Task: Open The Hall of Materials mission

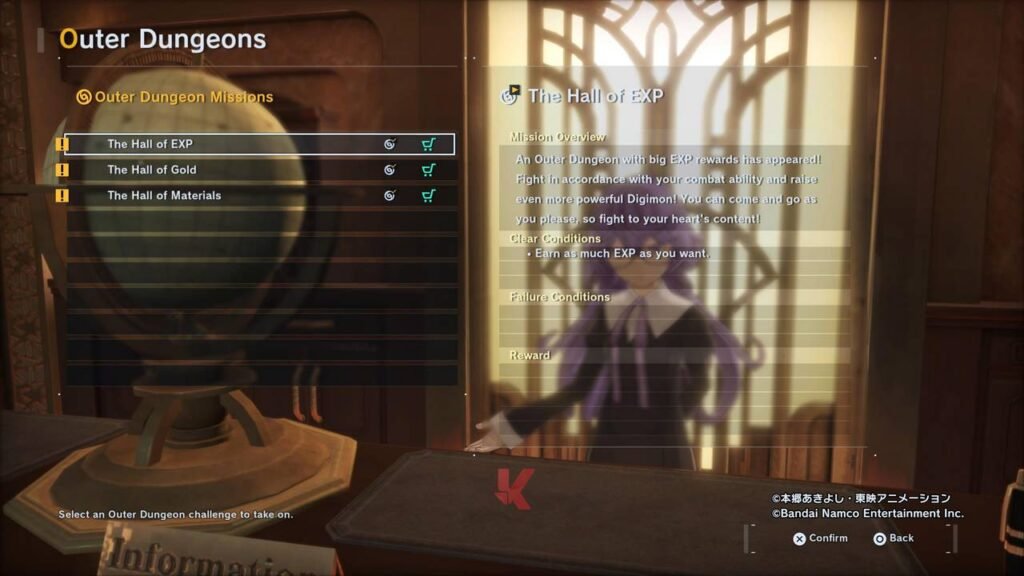Action: (x=164, y=196)
